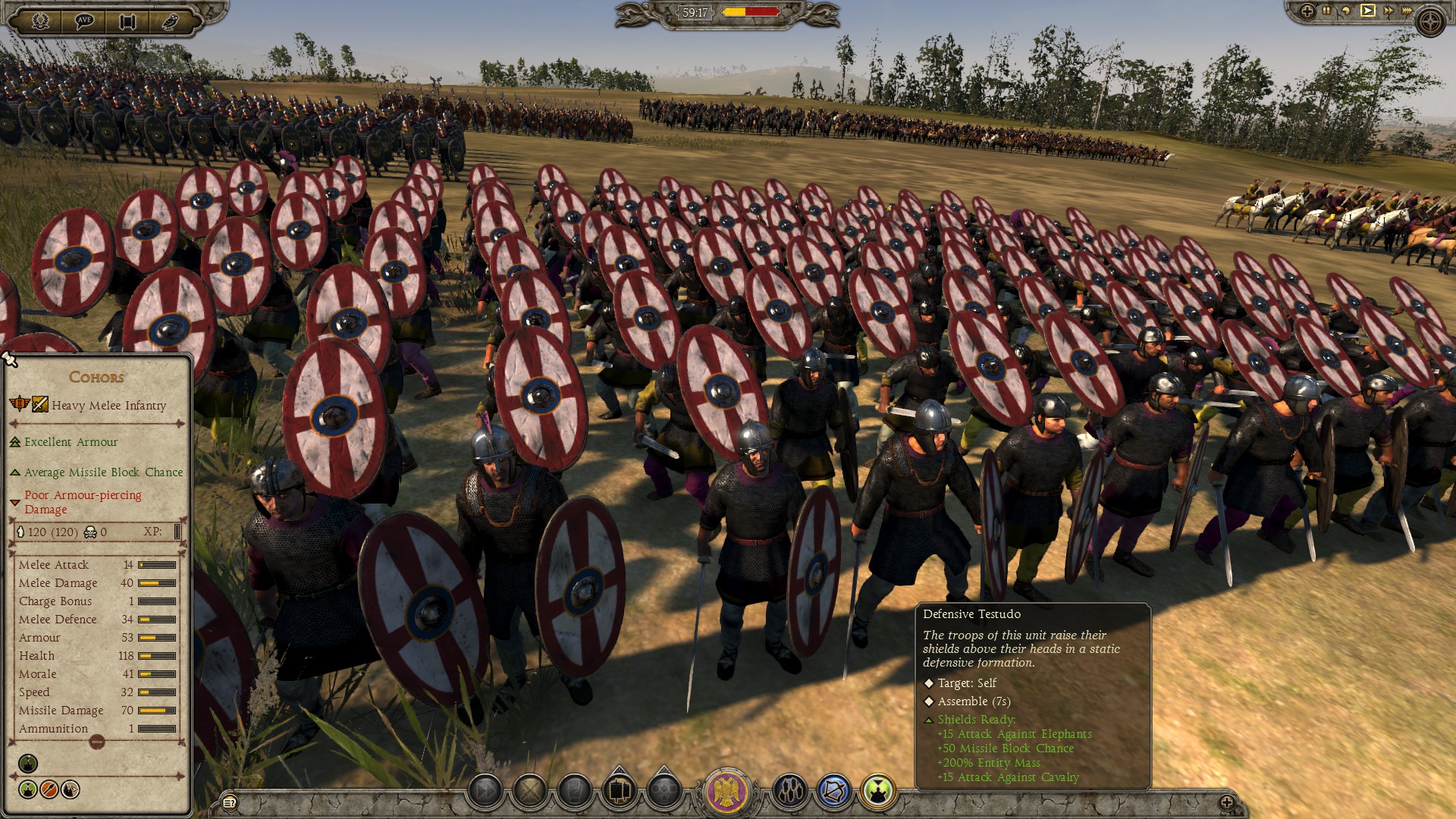Open the scroll icon panel

(x=127, y=20)
